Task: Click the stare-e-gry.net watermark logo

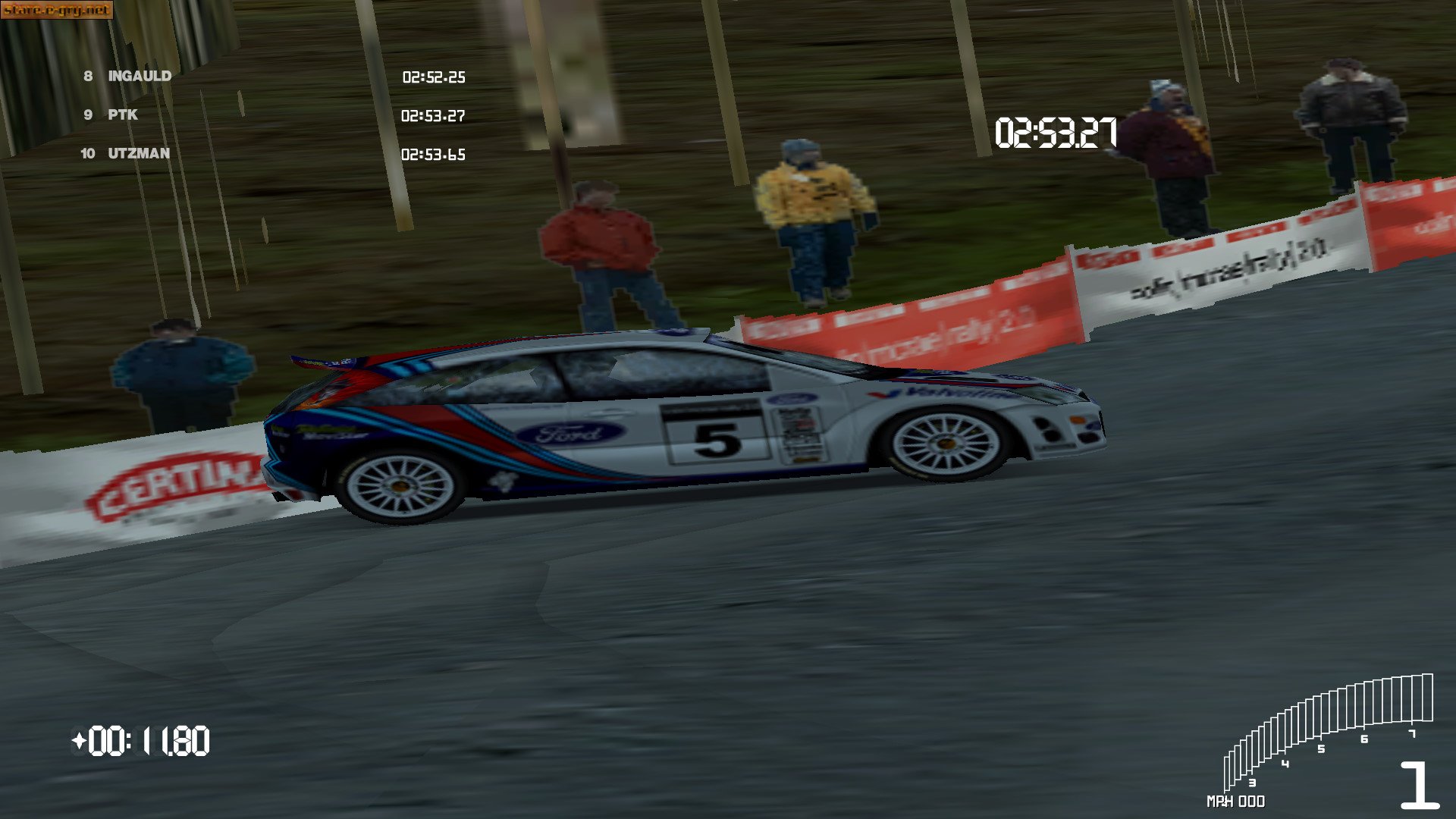Action: tap(57, 11)
